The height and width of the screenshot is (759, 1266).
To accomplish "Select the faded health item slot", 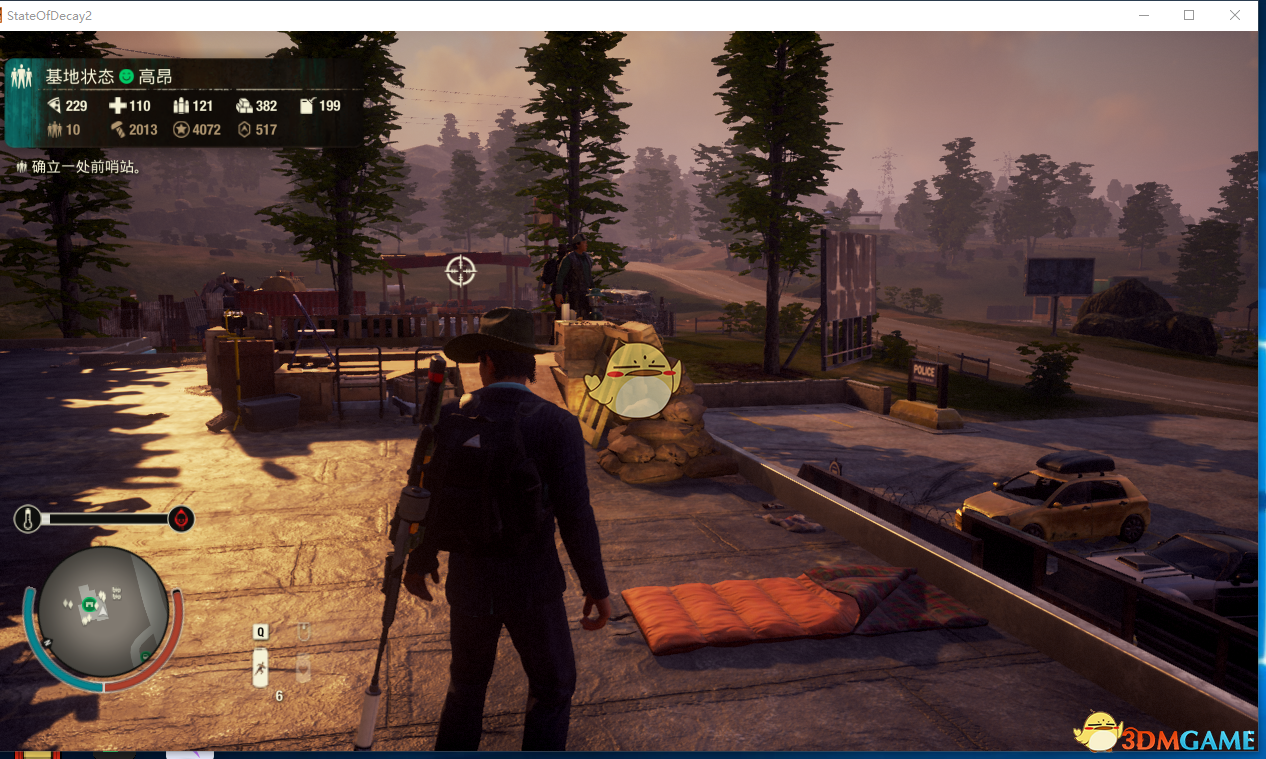I will coord(304,667).
